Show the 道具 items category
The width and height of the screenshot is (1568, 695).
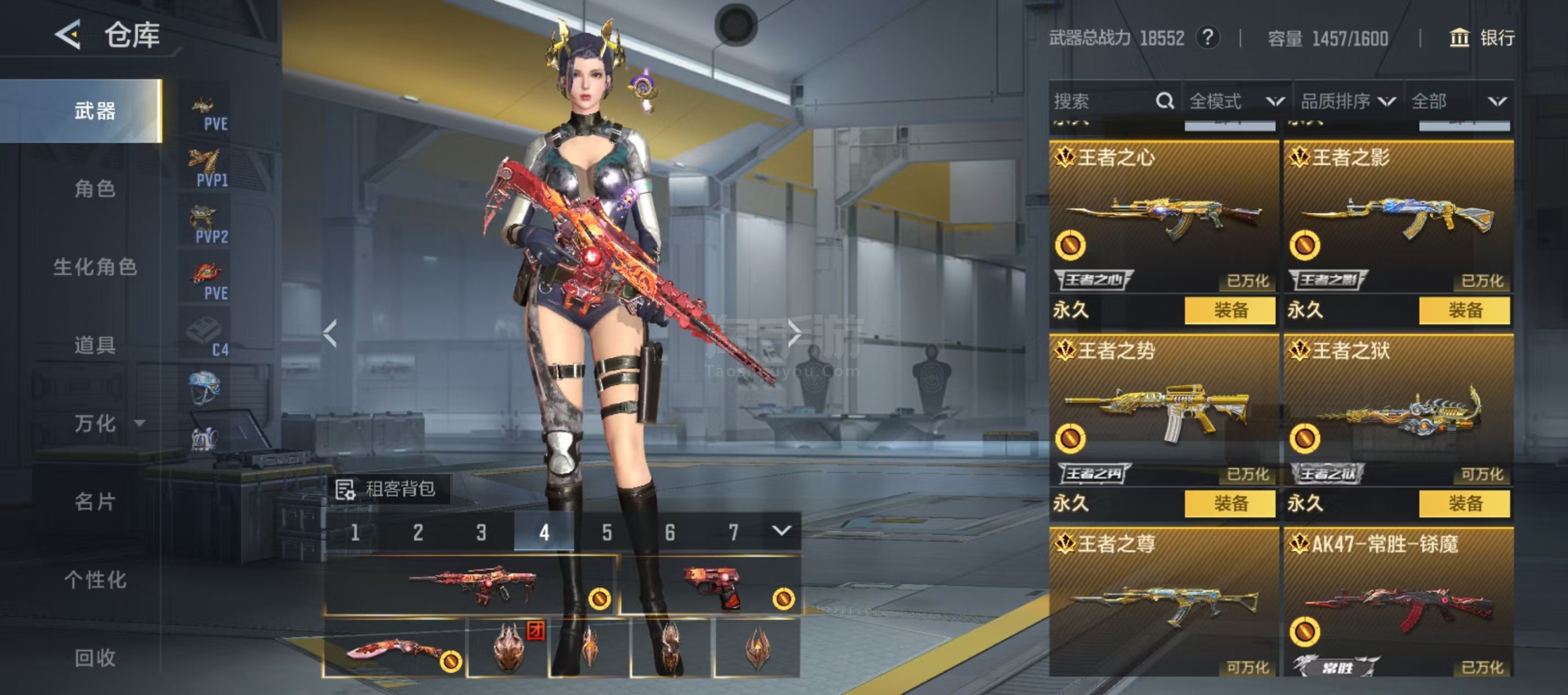pos(95,345)
